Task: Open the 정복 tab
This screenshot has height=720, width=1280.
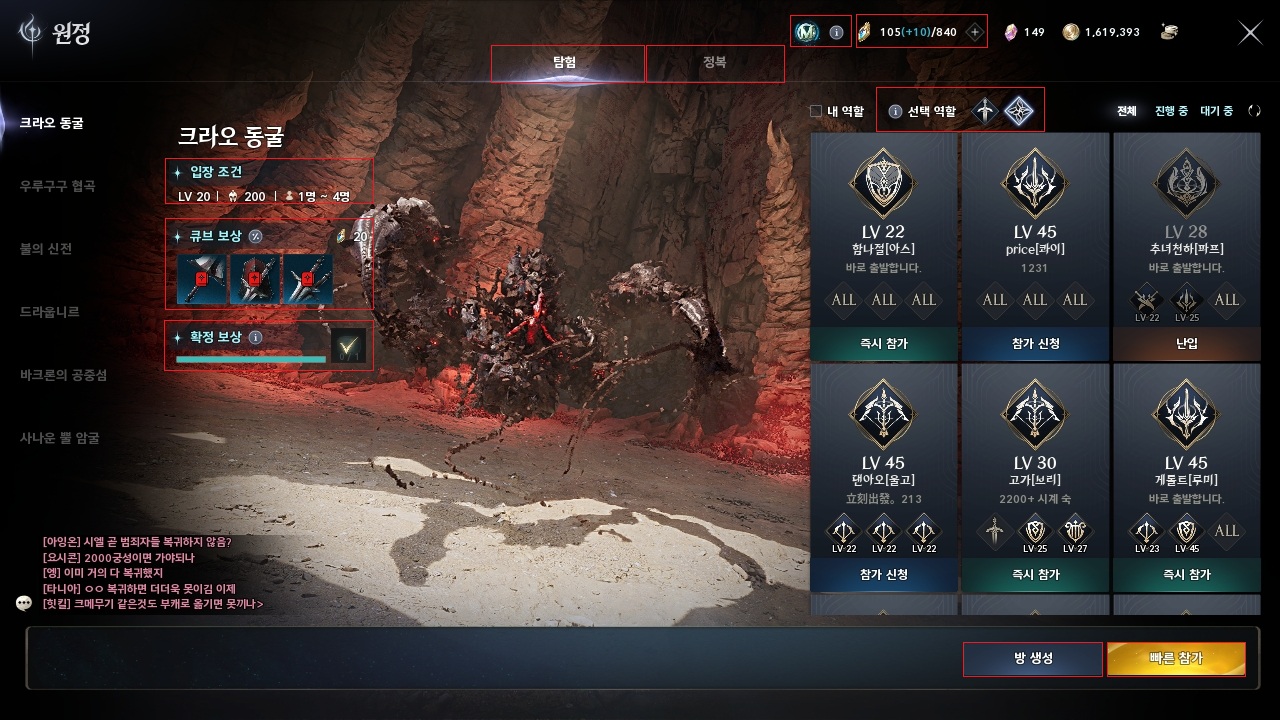Action: coord(714,63)
